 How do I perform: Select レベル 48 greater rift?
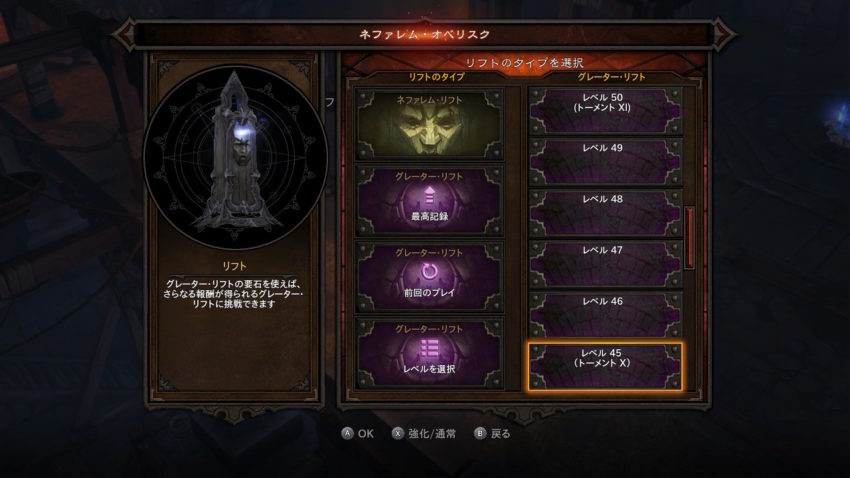pyautogui.click(x=604, y=212)
